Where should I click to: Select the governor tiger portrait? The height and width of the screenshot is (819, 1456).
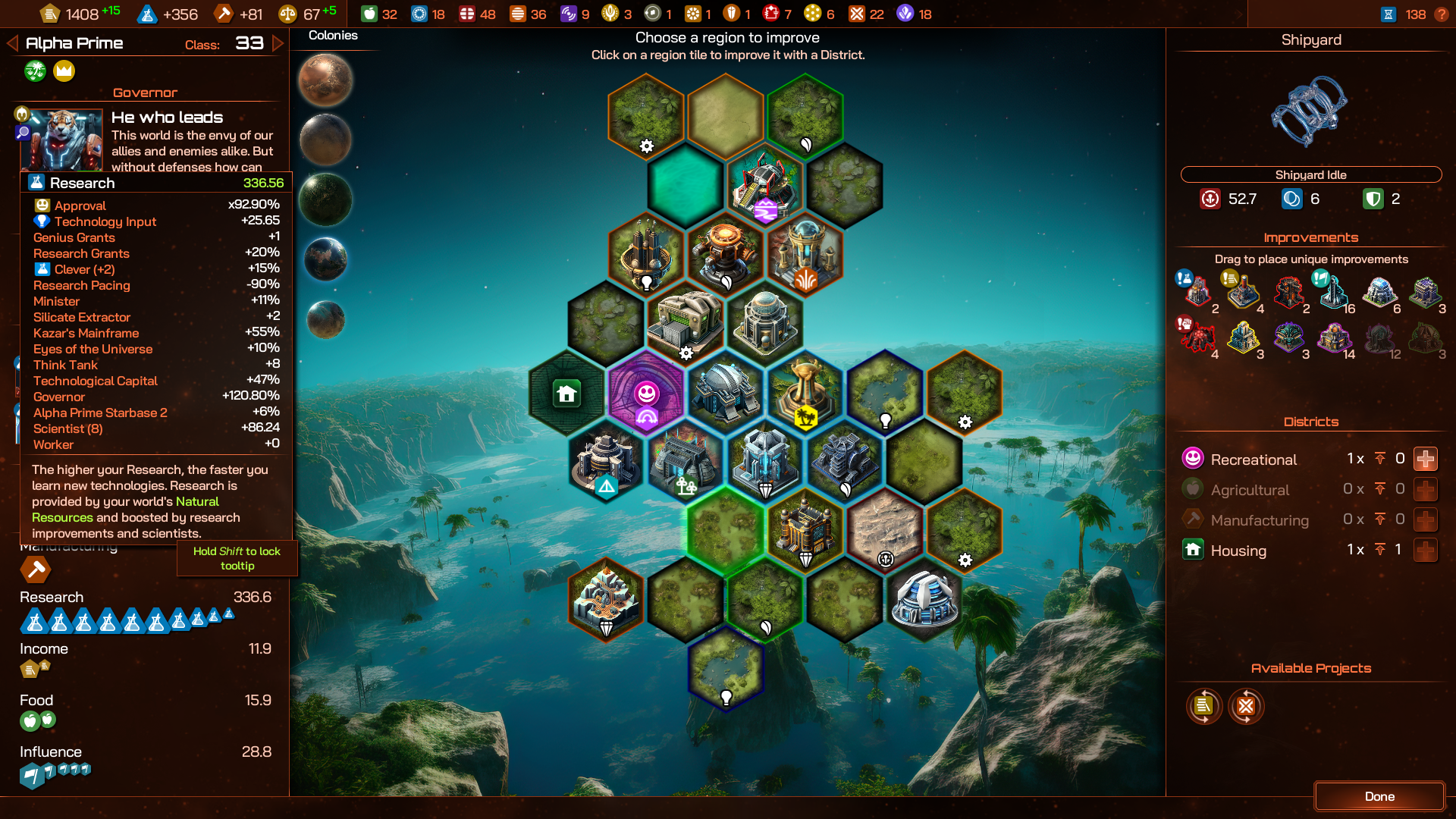(62, 140)
